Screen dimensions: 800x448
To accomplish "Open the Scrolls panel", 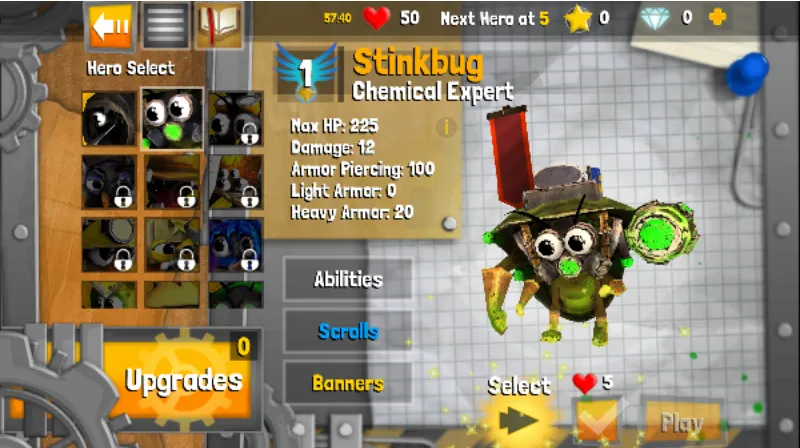I will (x=348, y=331).
